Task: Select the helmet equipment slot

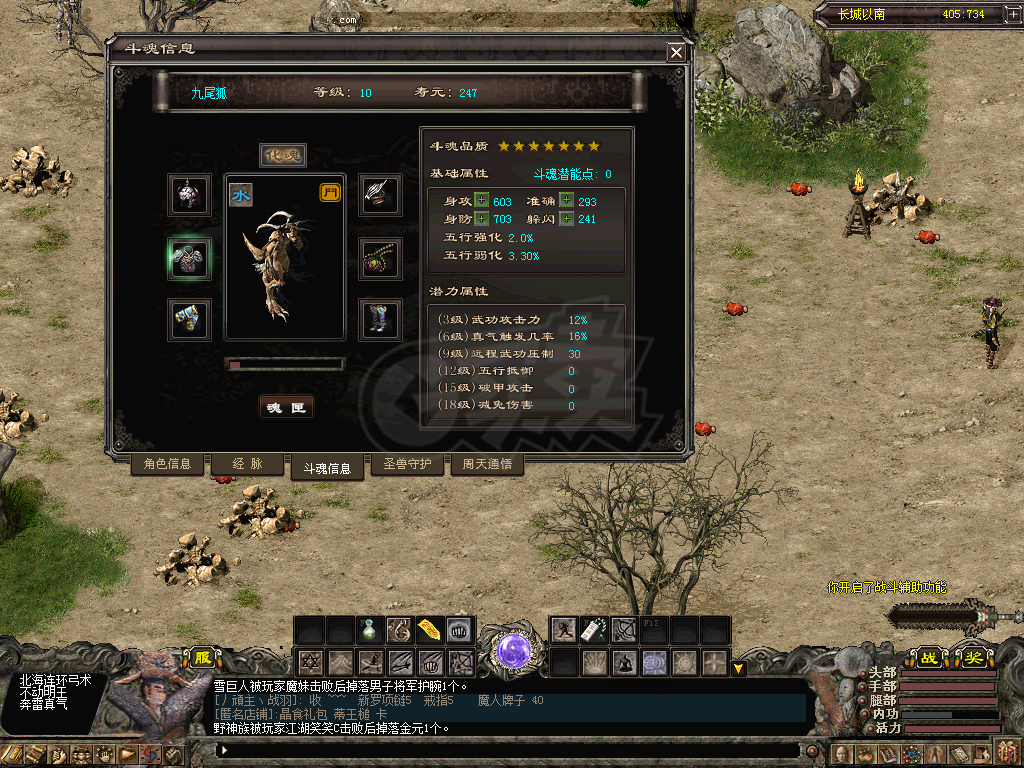Action: coord(189,195)
